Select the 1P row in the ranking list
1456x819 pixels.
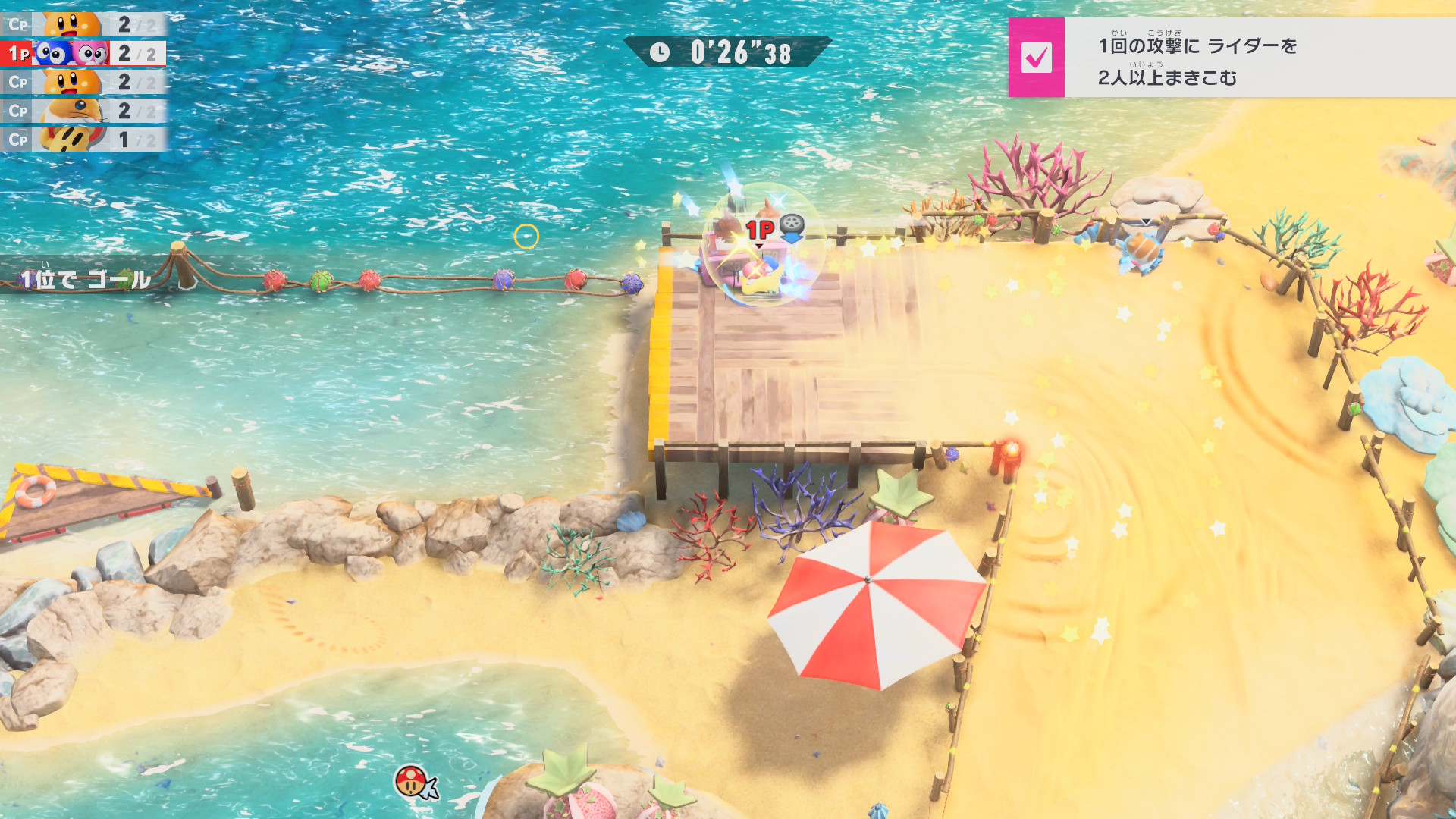(83, 53)
